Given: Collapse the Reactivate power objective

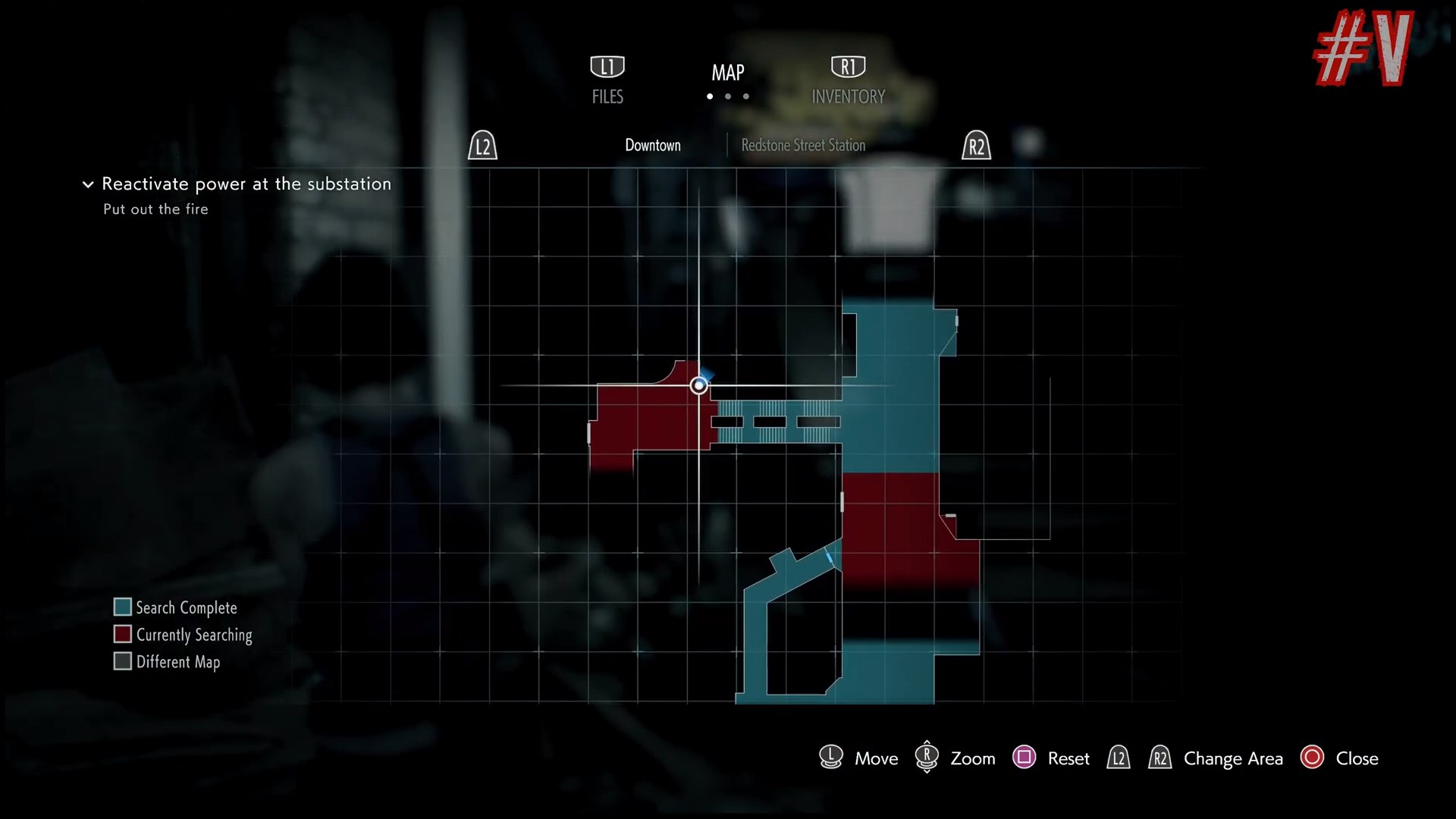Looking at the screenshot, I should pos(88,184).
